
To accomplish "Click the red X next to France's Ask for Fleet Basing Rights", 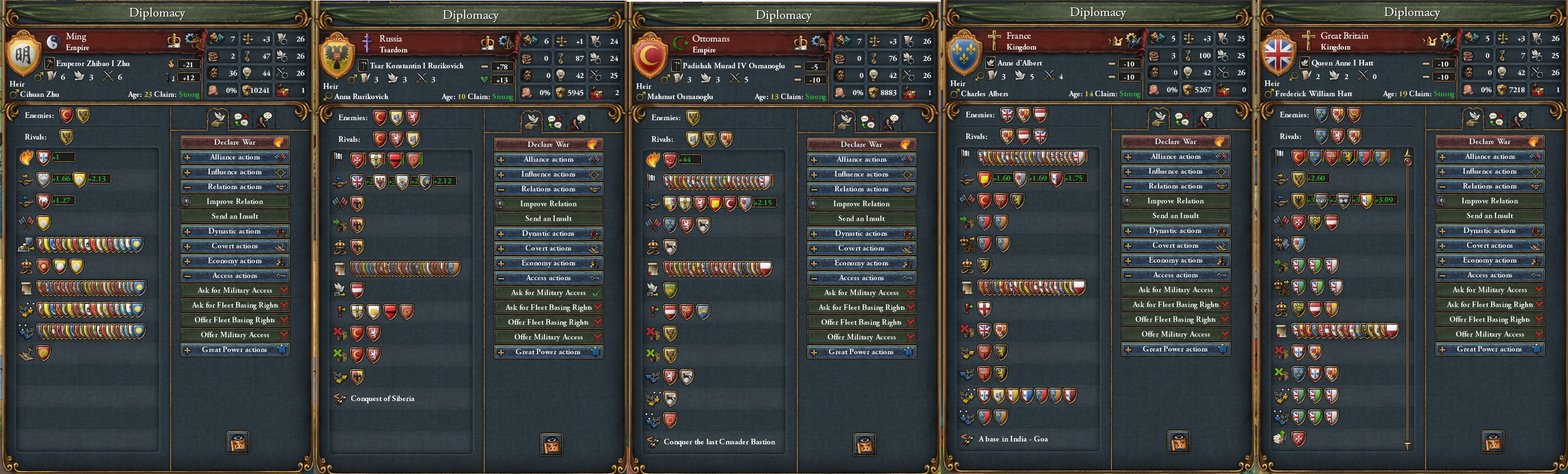I will pos(1225,304).
